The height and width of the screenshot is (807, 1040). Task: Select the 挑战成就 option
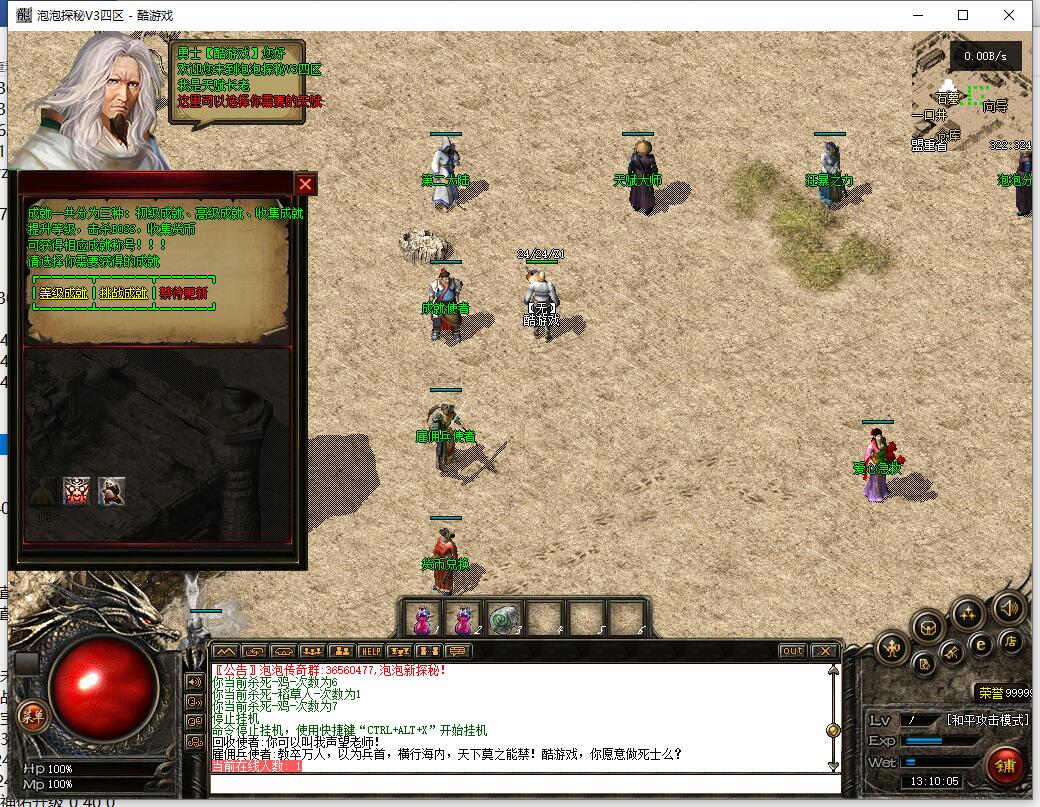click(123, 293)
